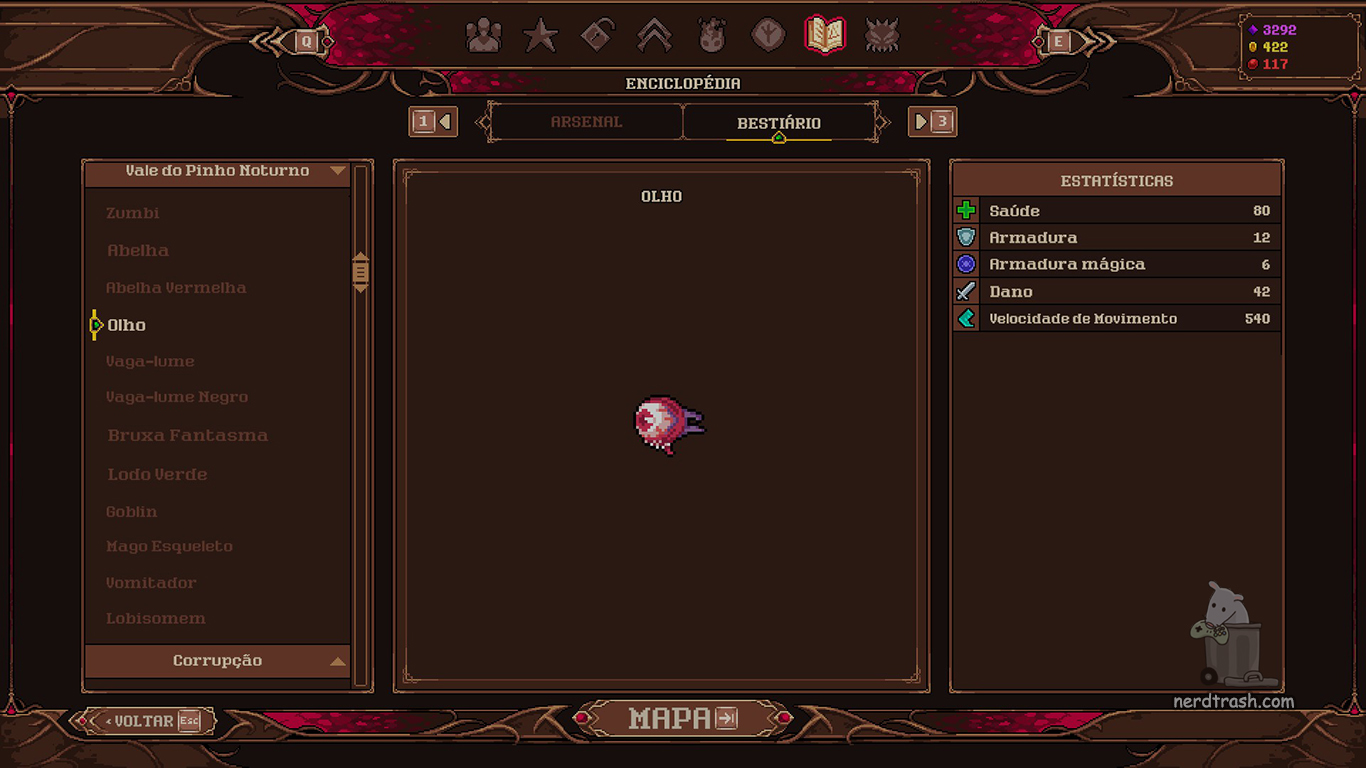
Task: Open the characters group icon menu
Action: (x=484, y=37)
